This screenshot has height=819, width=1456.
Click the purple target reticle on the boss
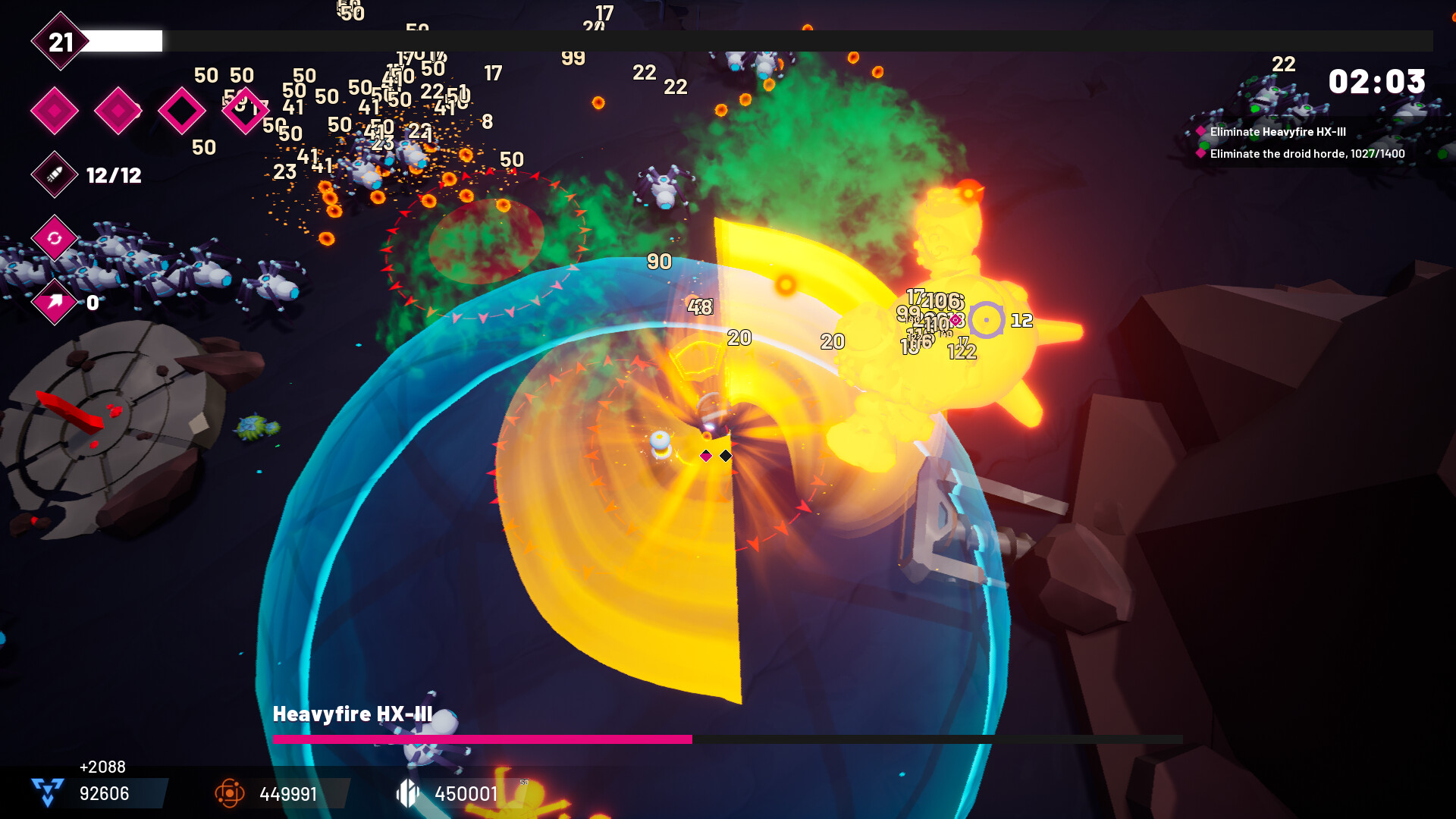click(987, 320)
